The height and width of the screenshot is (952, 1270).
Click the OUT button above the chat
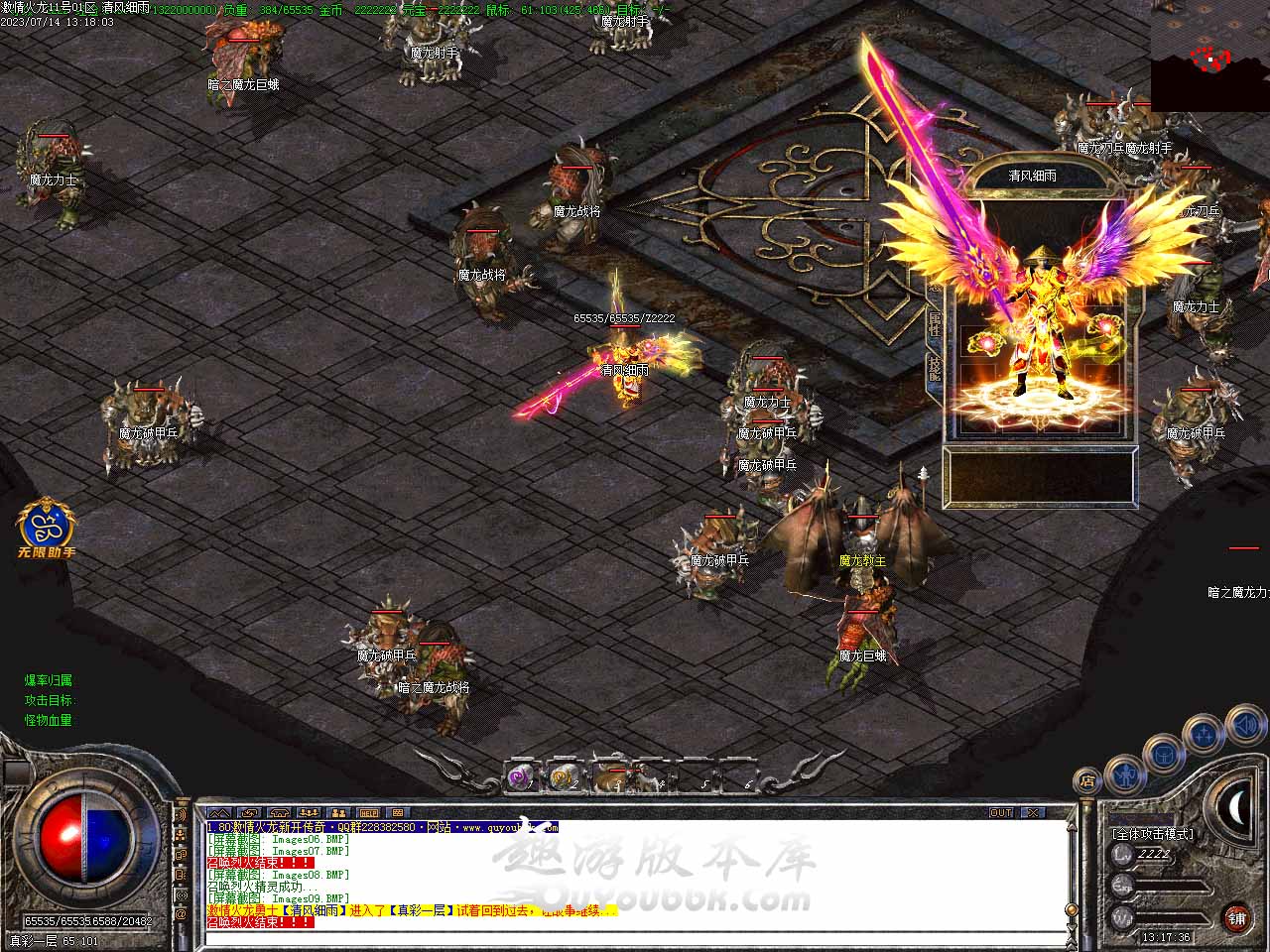pyautogui.click(x=1001, y=813)
